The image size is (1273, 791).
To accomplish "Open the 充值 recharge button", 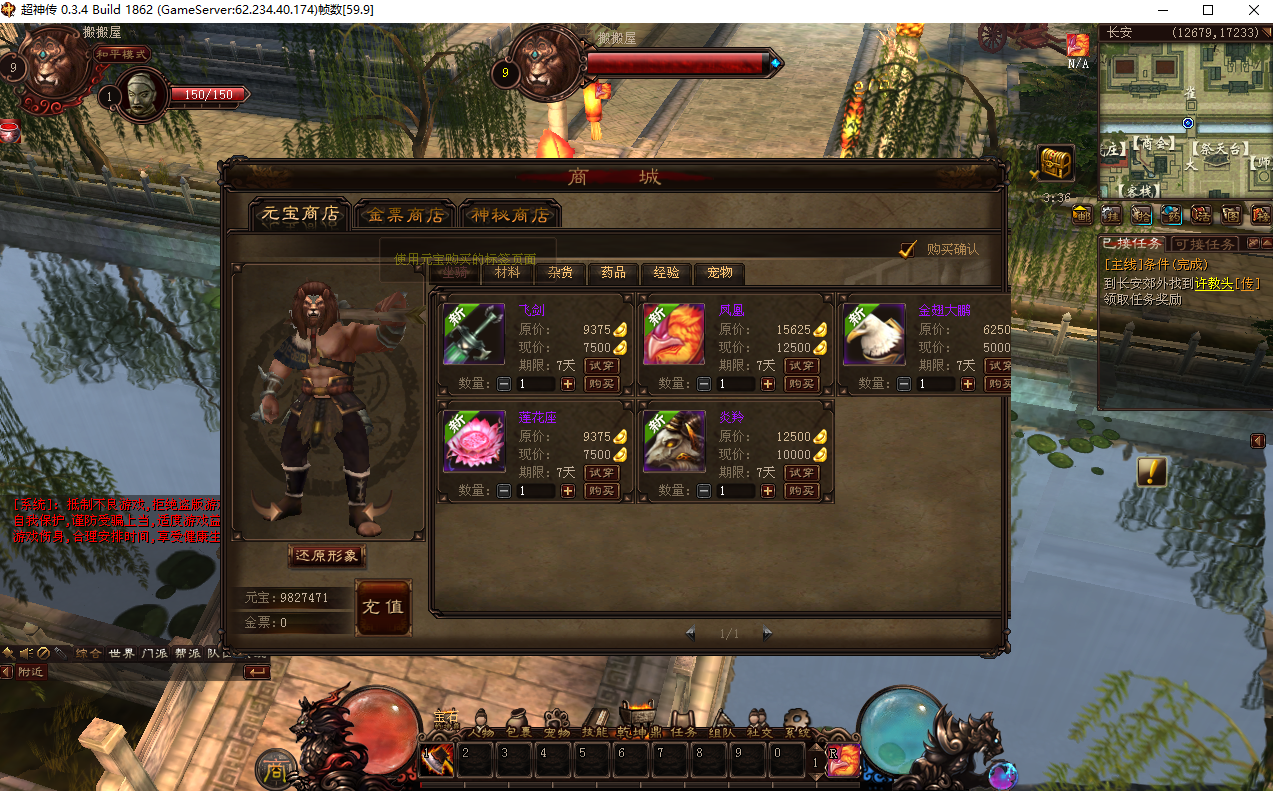I will (383, 607).
